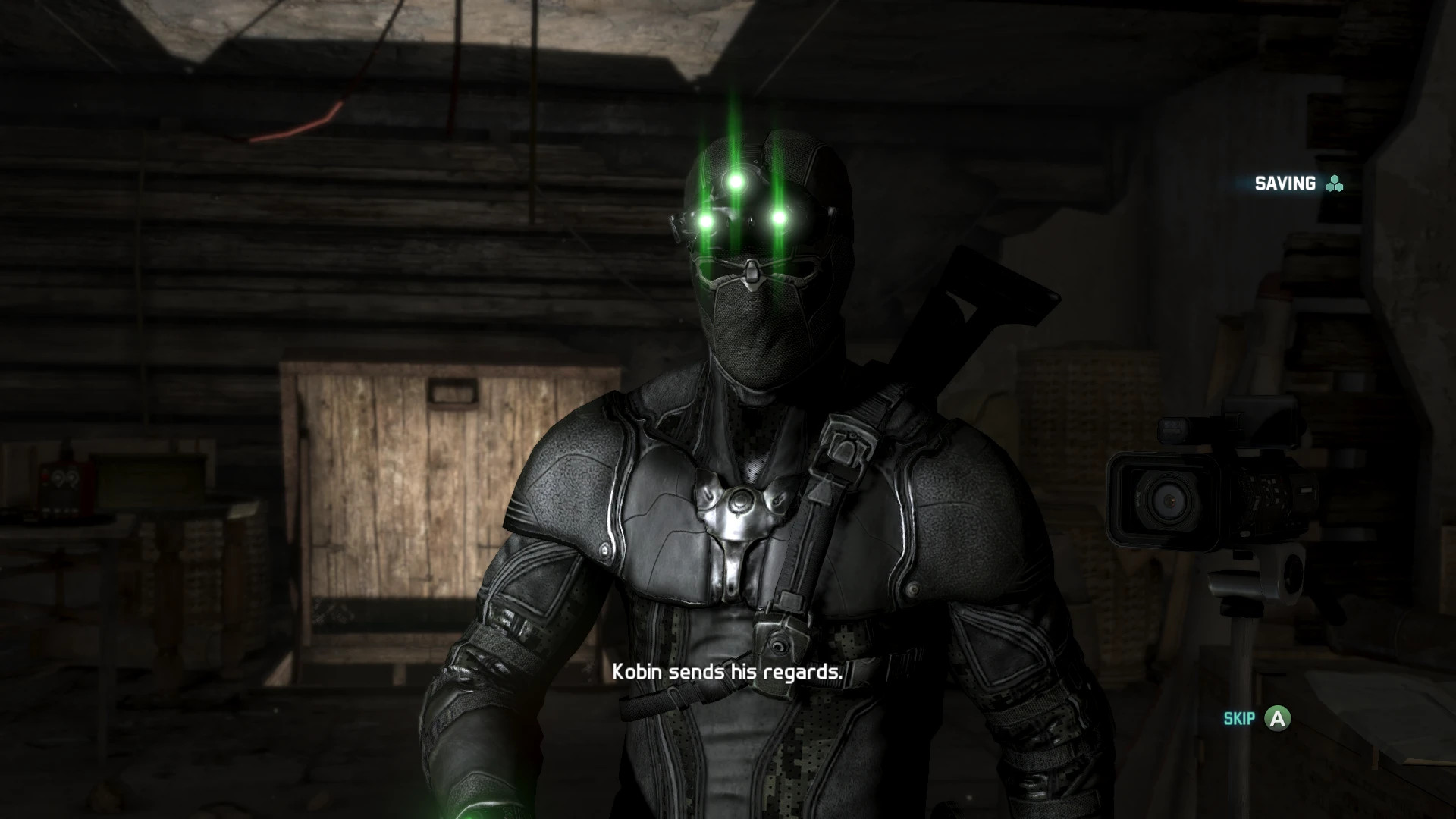Click the hexagon saving spinner icon
Image resolution: width=1456 pixels, height=819 pixels.
(1333, 184)
